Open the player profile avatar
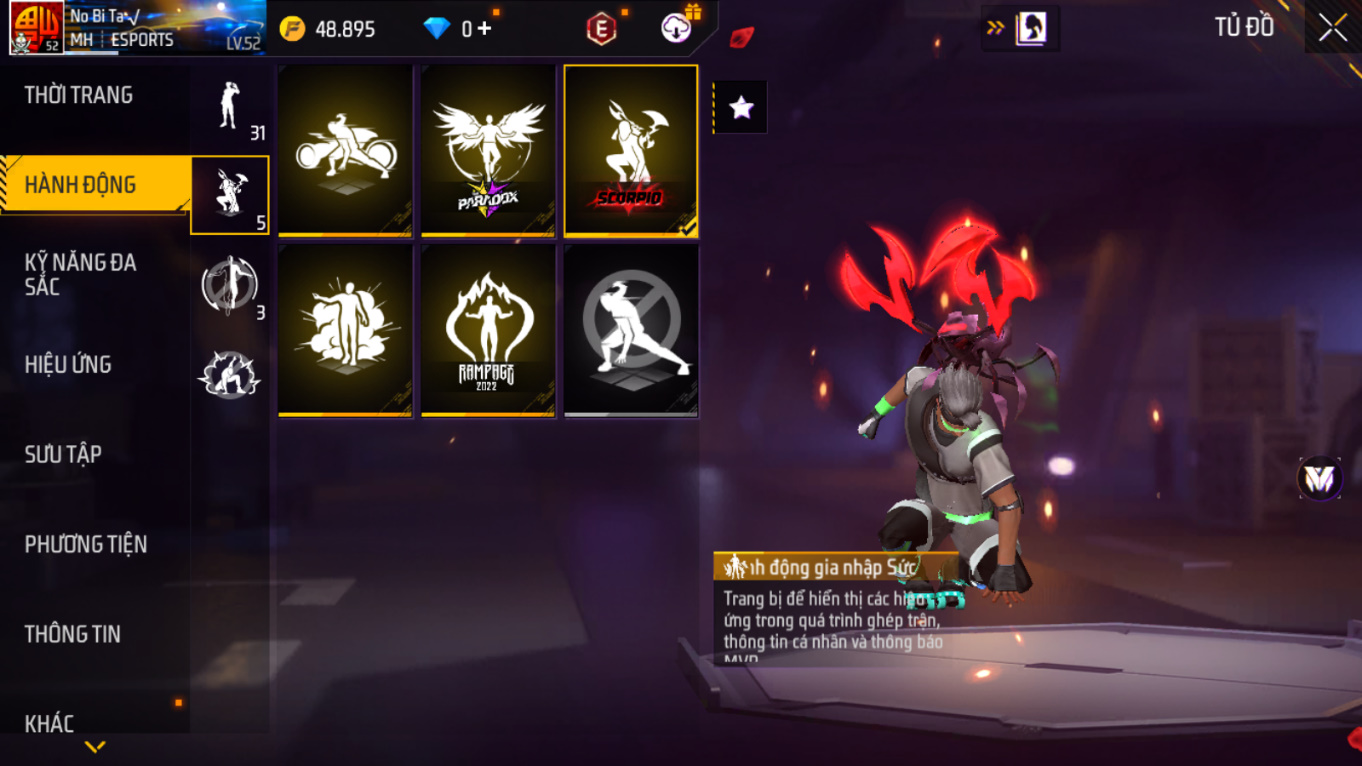 click(x=37, y=27)
